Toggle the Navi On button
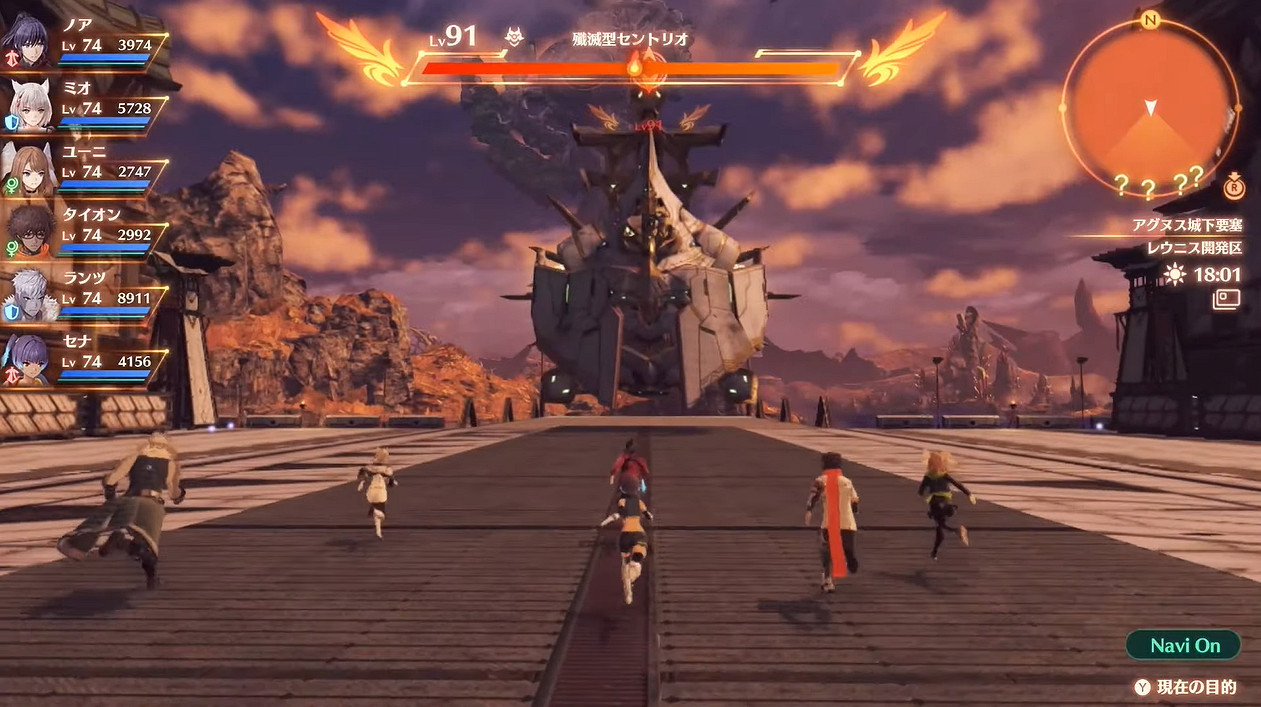The image size is (1261, 707). click(1184, 645)
